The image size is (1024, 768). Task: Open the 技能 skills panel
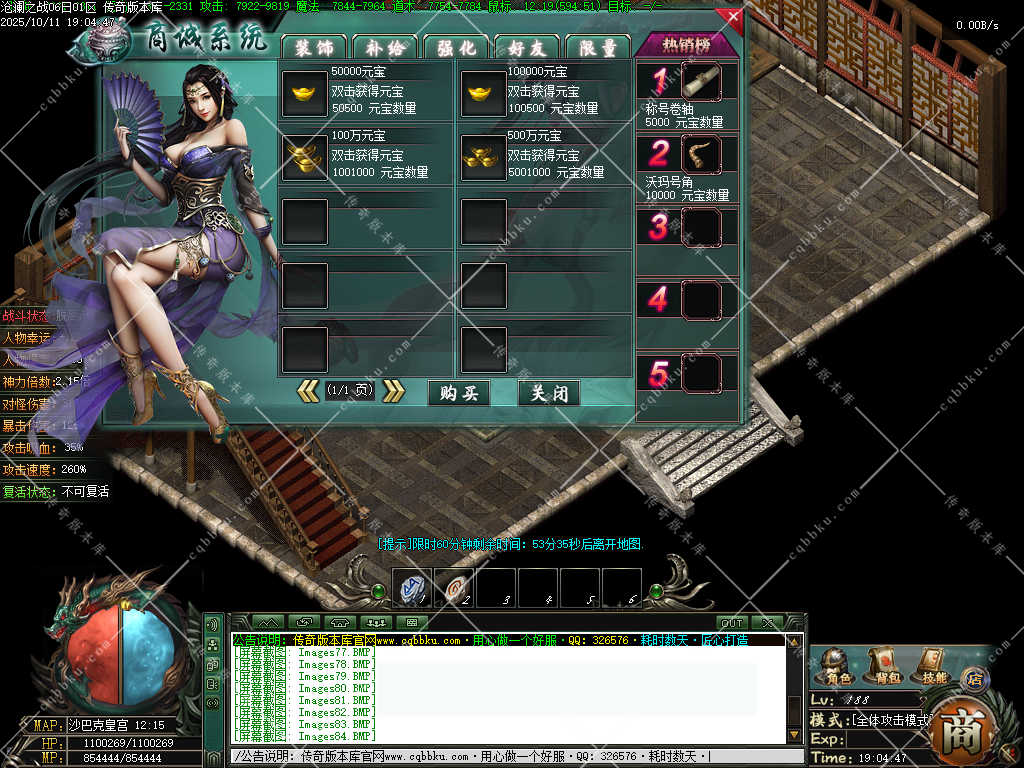(x=932, y=665)
